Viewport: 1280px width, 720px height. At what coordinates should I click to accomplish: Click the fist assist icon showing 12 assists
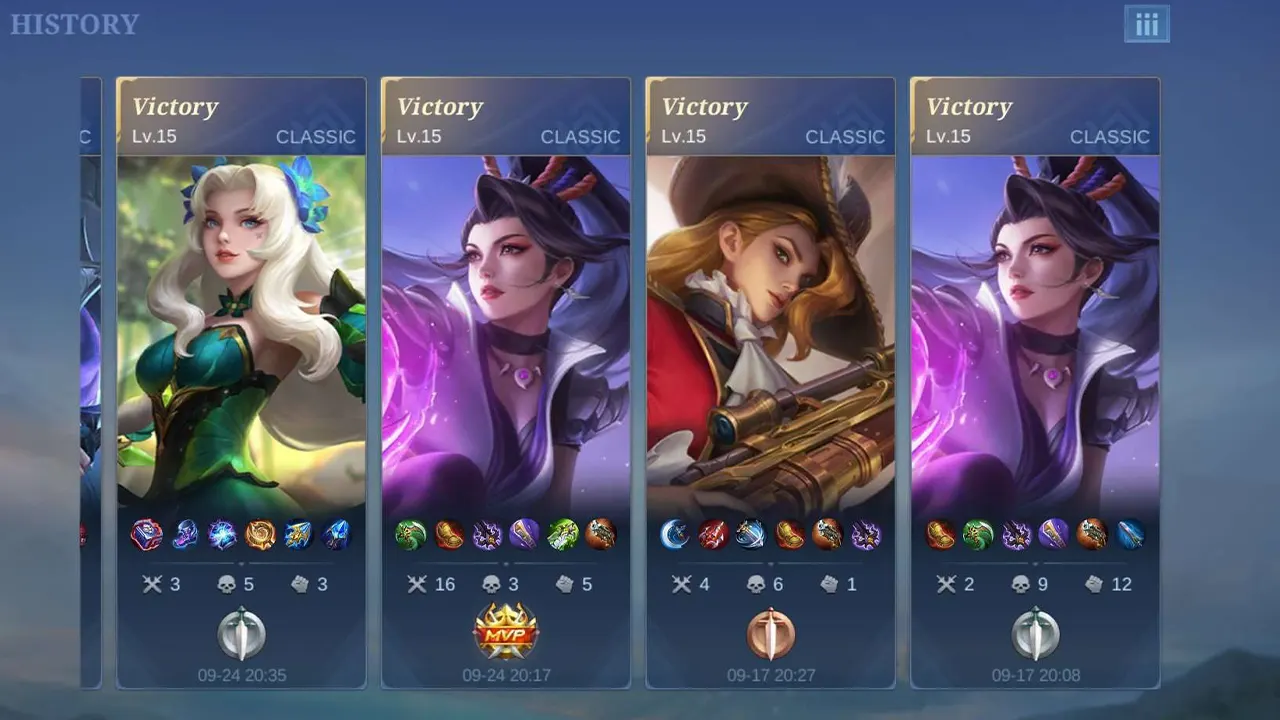[1095, 584]
